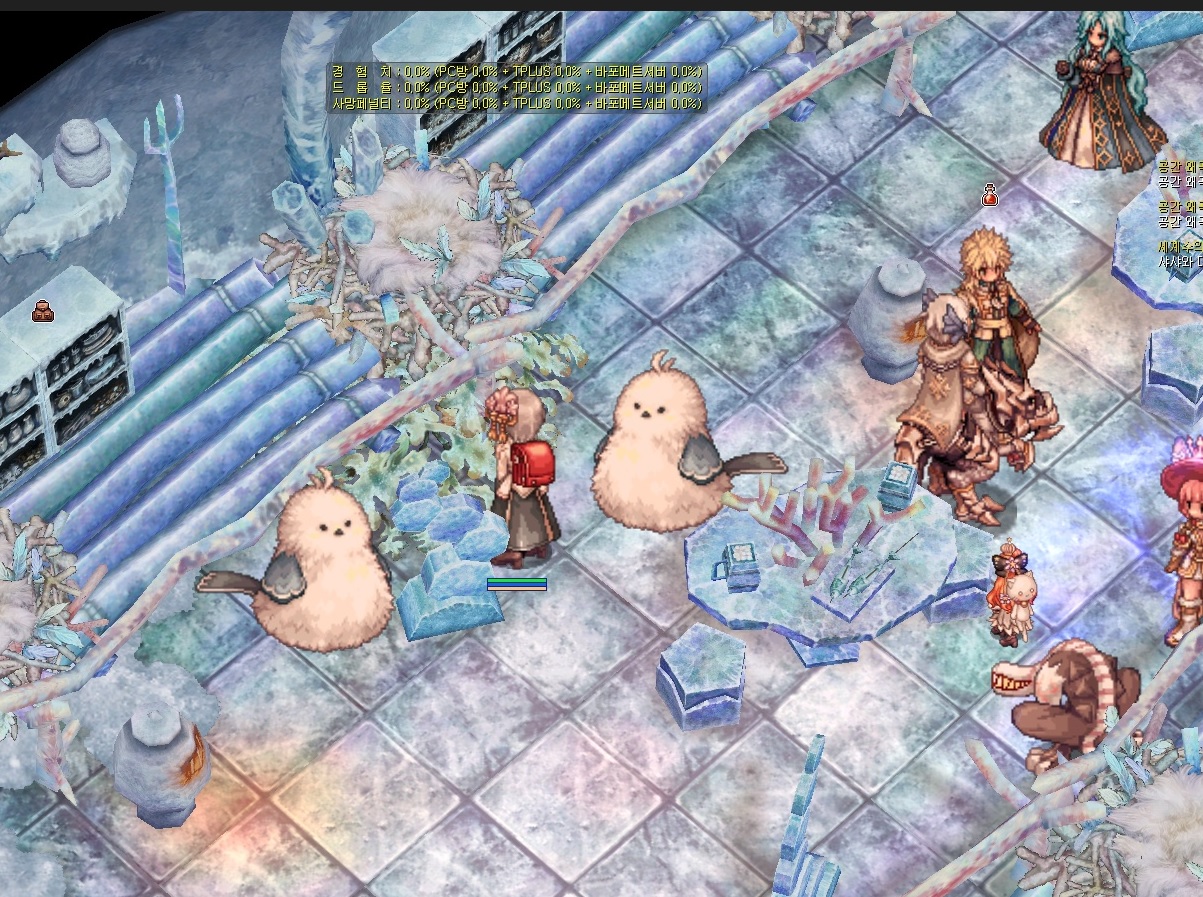Select the brown backpack marker icon
This screenshot has height=897, width=1203.
click(43, 311)
